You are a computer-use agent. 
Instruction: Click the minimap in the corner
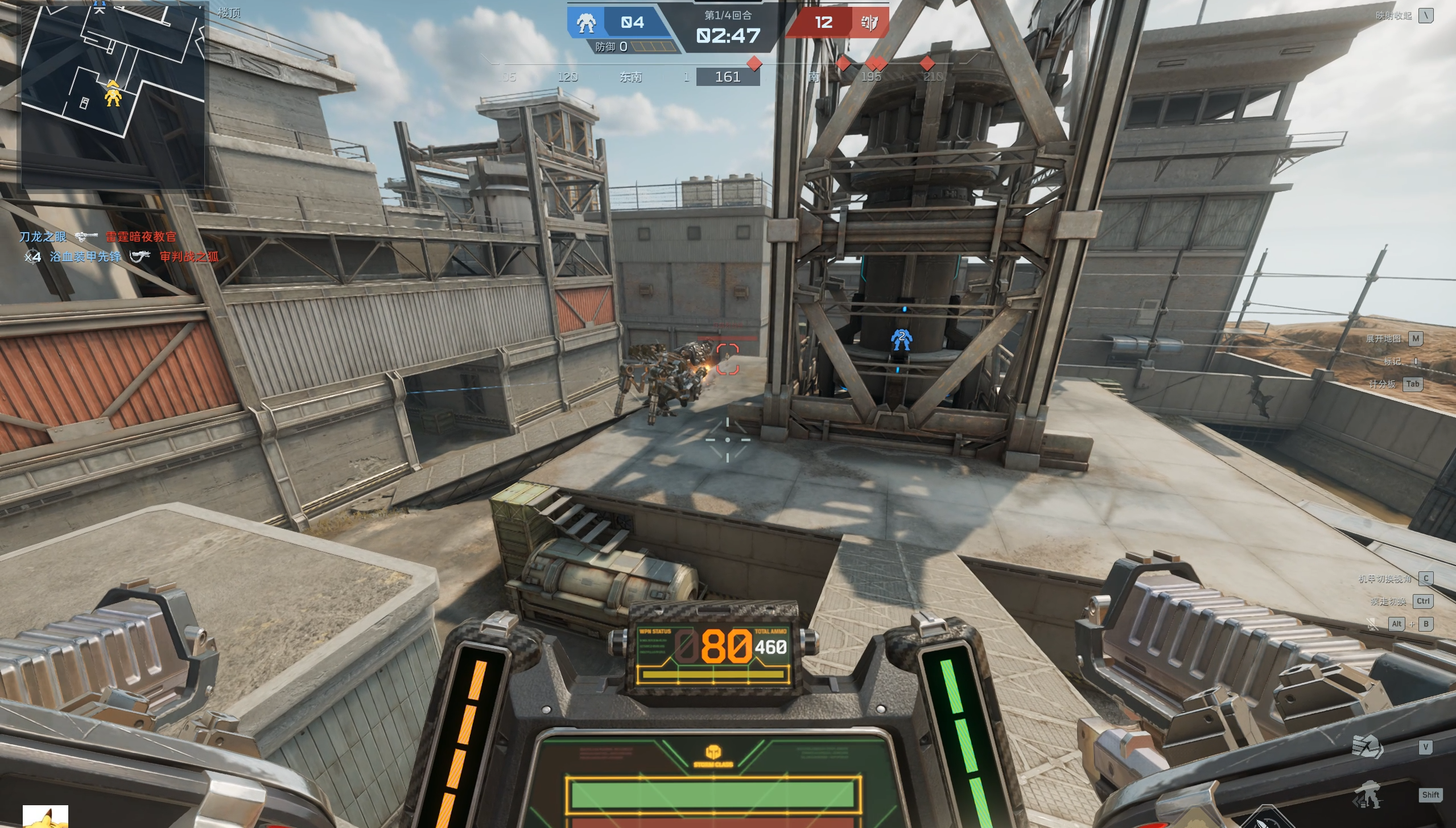[113, 94]
